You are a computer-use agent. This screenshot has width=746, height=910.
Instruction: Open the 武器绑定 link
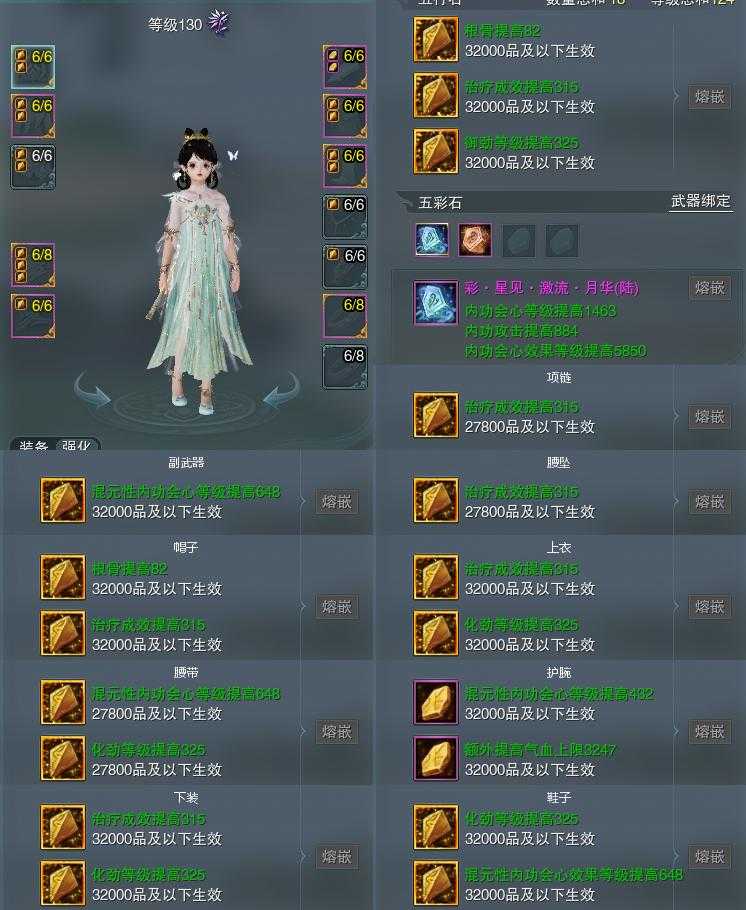click(x=700, y=202)
